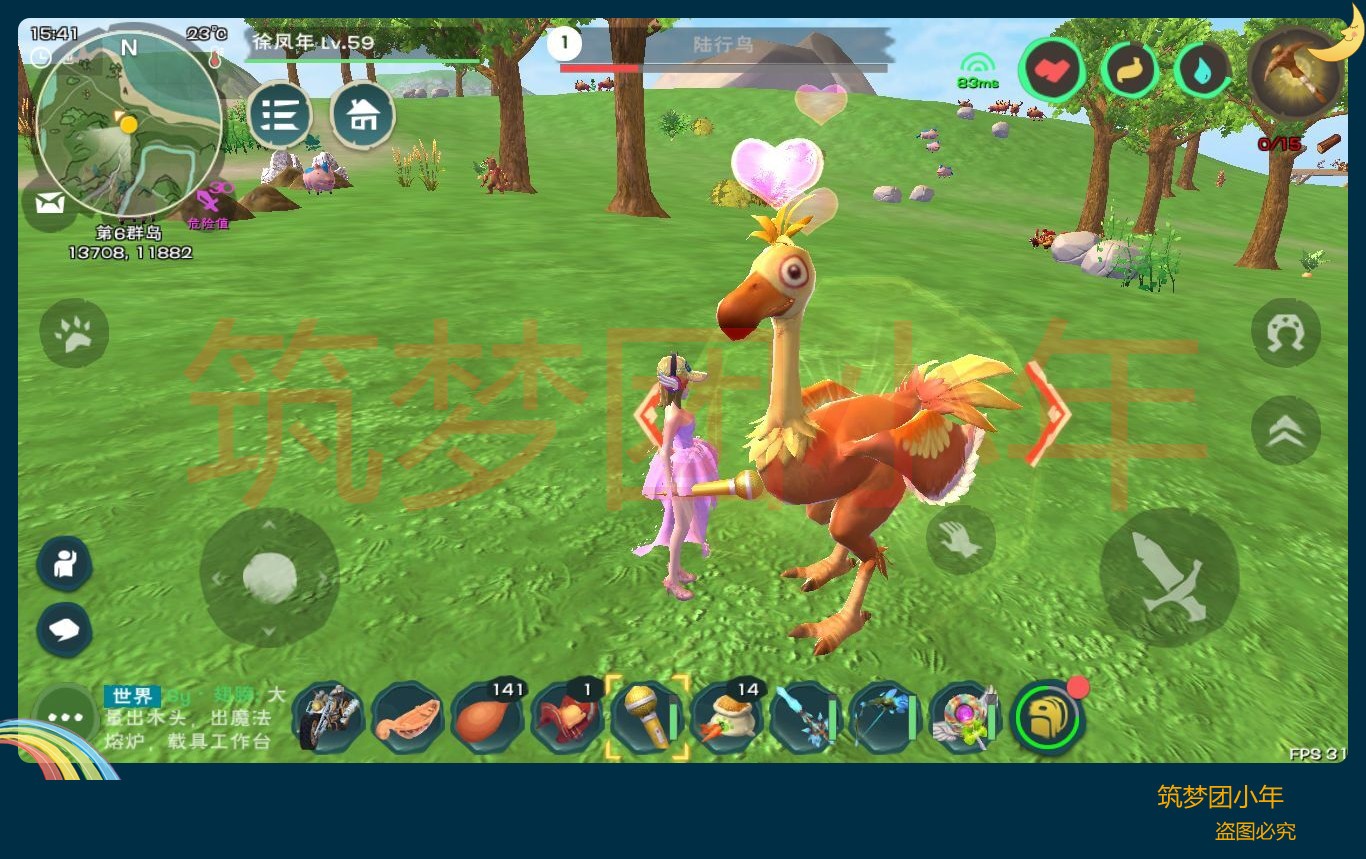The height and width of the screenshot is (859, 1366).
Task: Open the mail envelope icon
Action: click(x=49, y=204)
